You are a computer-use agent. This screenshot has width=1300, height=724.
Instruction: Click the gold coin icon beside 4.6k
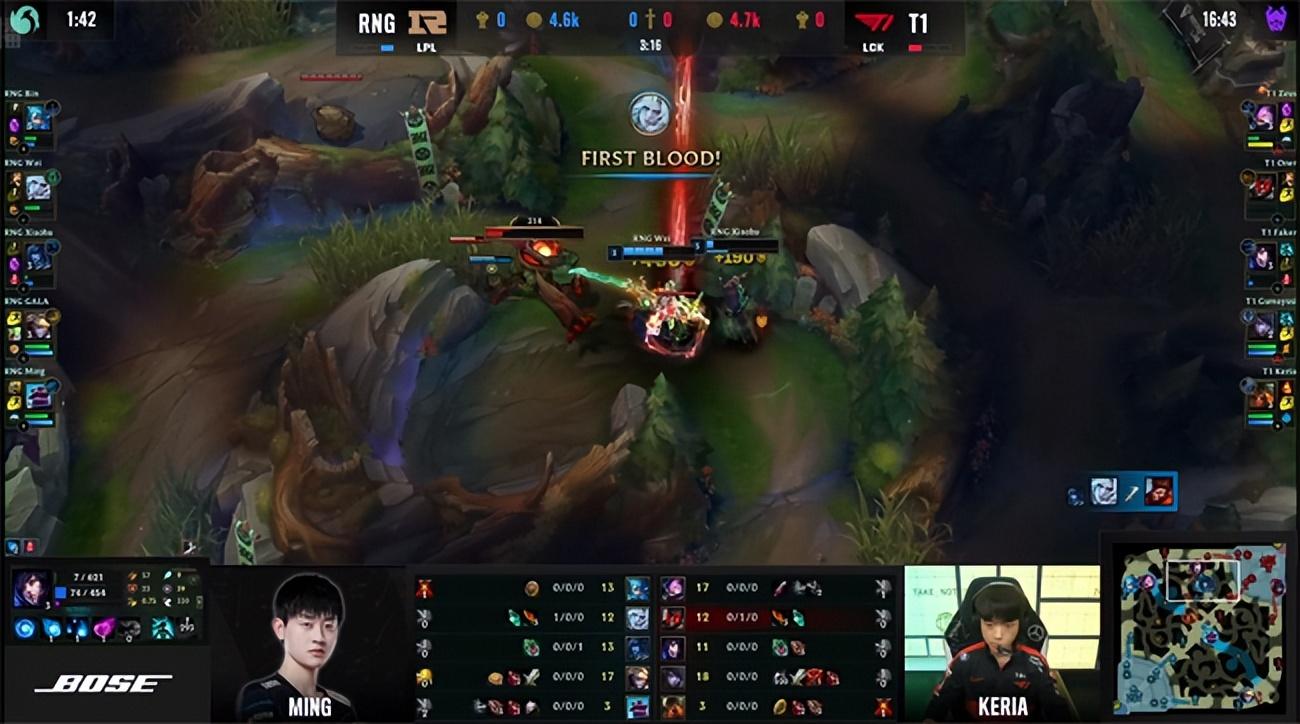click(x=534, y=17)
